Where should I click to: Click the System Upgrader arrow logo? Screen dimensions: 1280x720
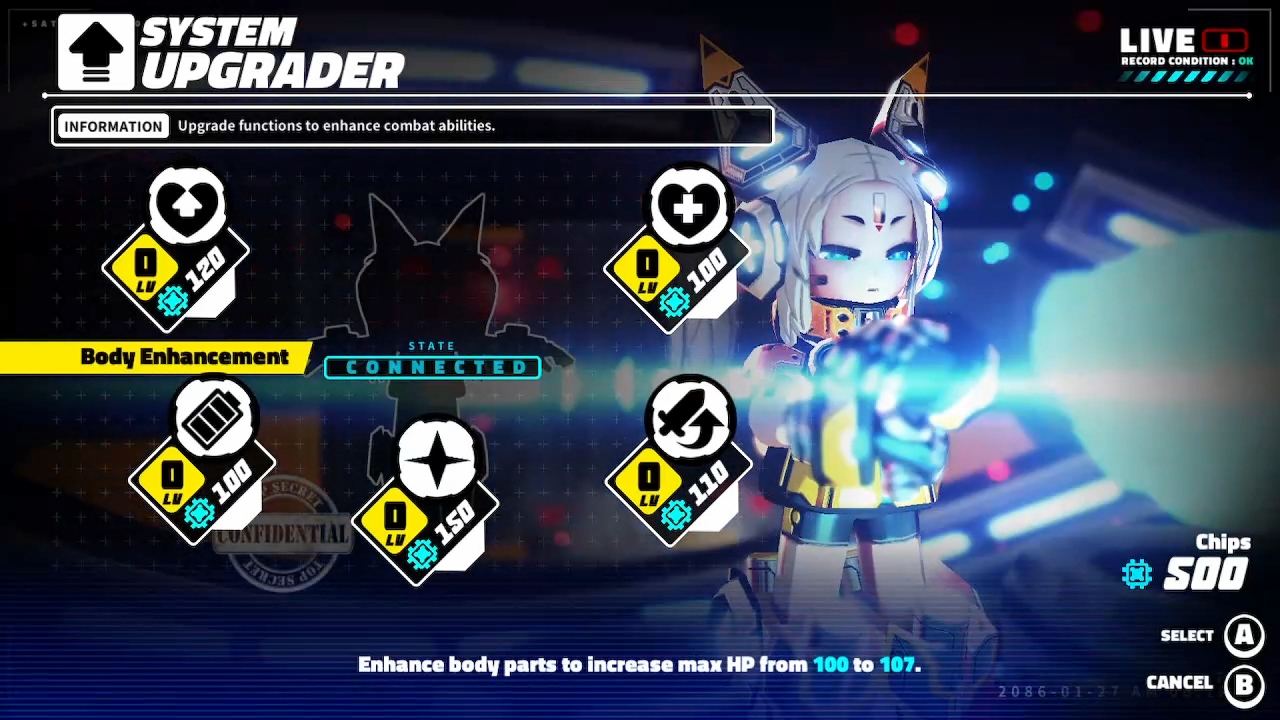tap(95, 50)
